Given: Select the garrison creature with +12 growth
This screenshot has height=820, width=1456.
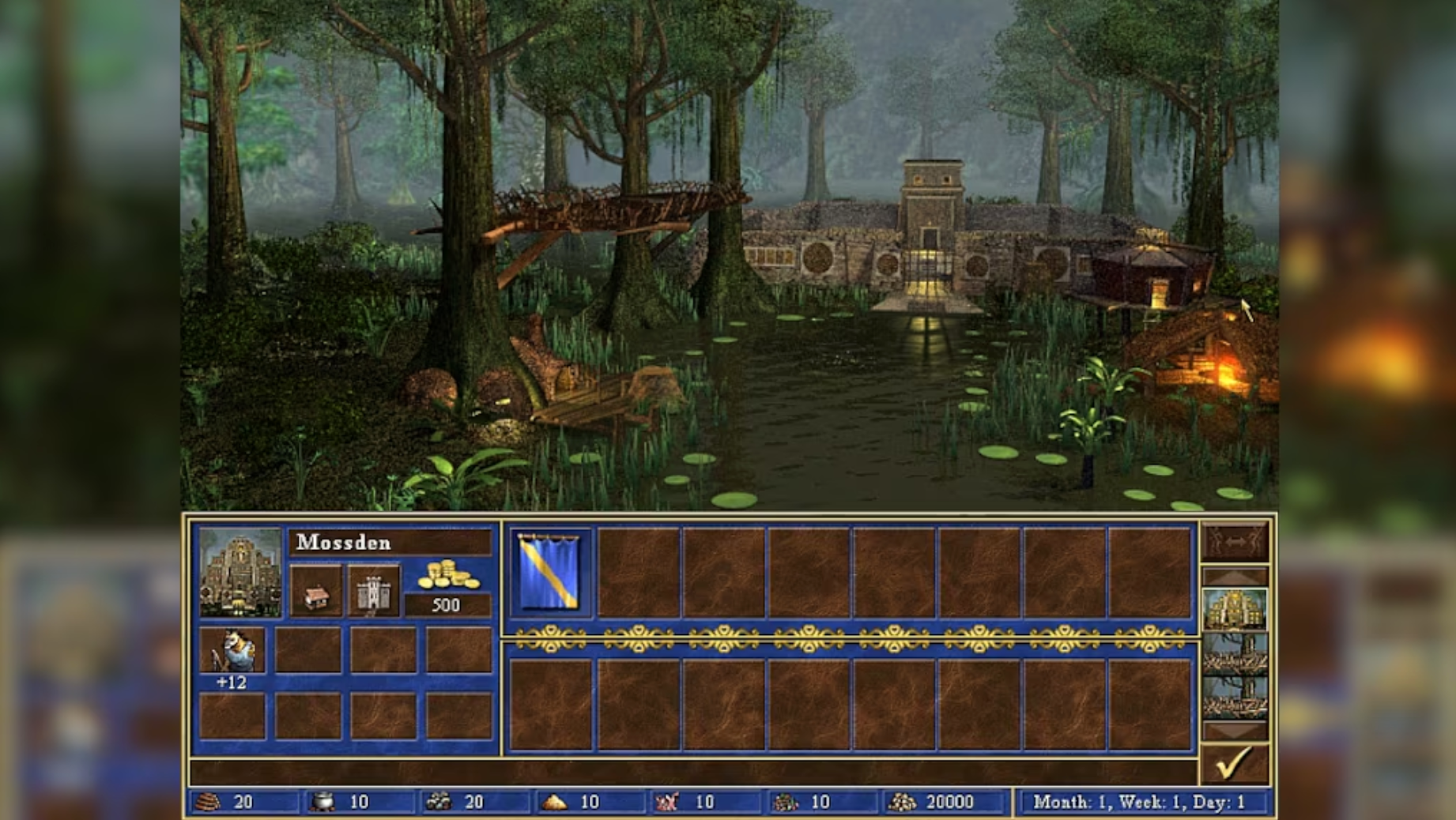Looking at the screenshot, I should point(232,649).
